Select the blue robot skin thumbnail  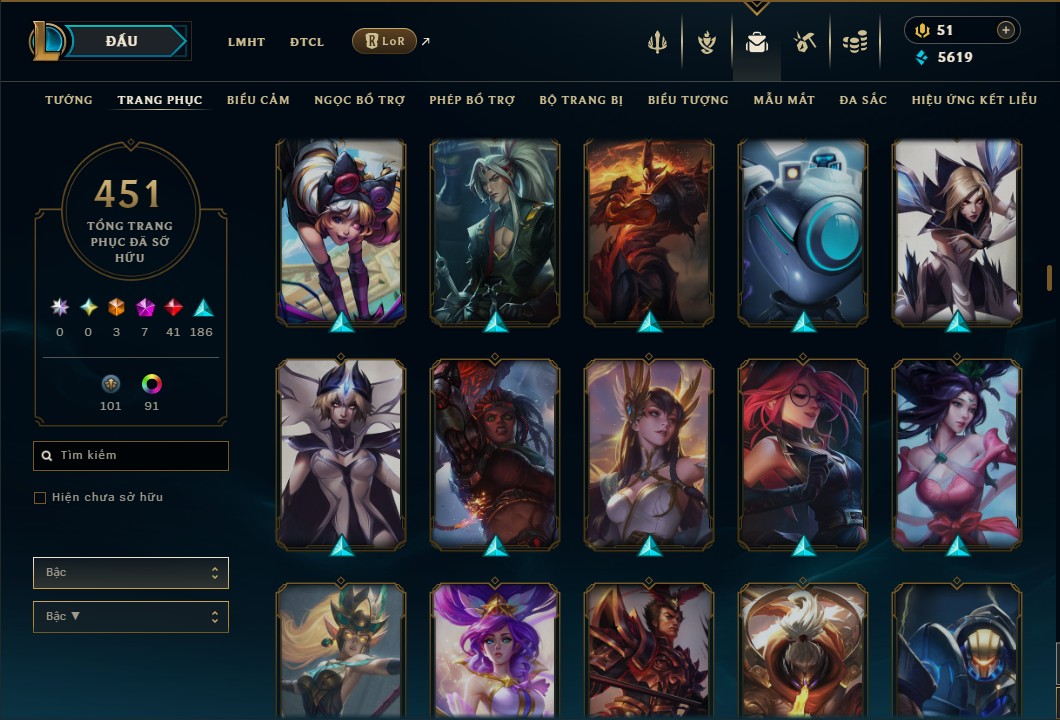click(x=803, y=232)
